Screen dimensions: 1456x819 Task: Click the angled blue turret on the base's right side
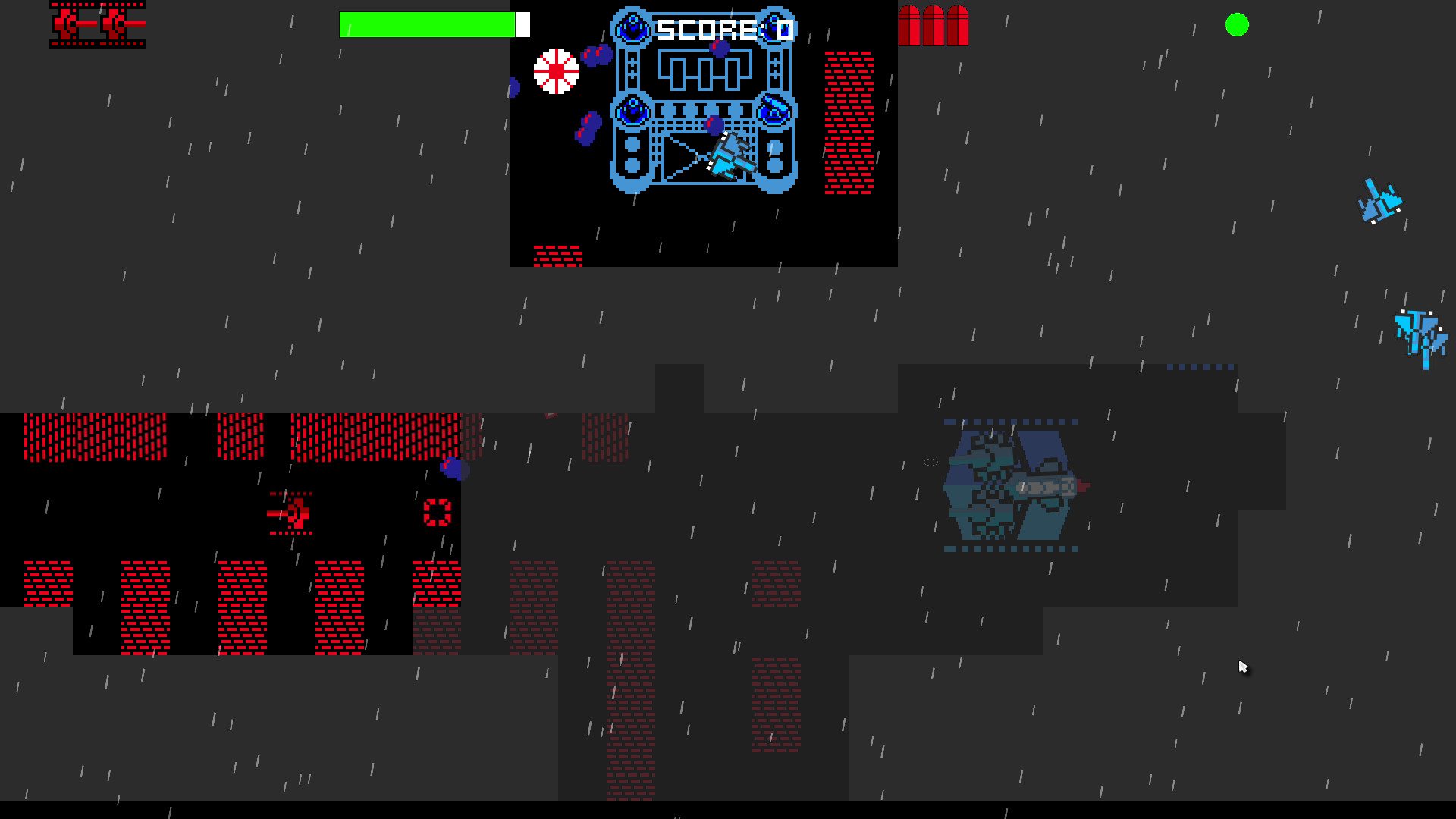(773, 112)
